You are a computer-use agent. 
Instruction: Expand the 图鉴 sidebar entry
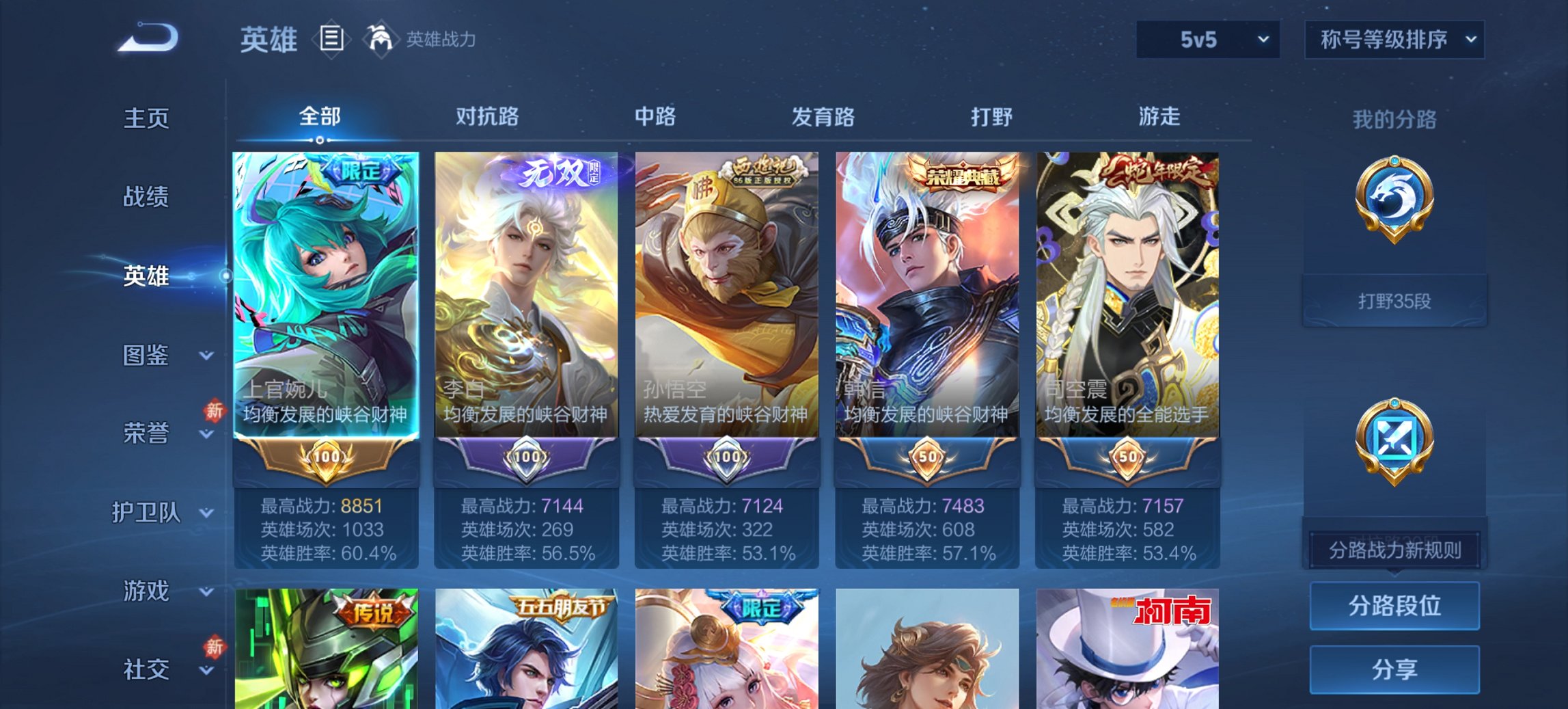pos(146,356)
